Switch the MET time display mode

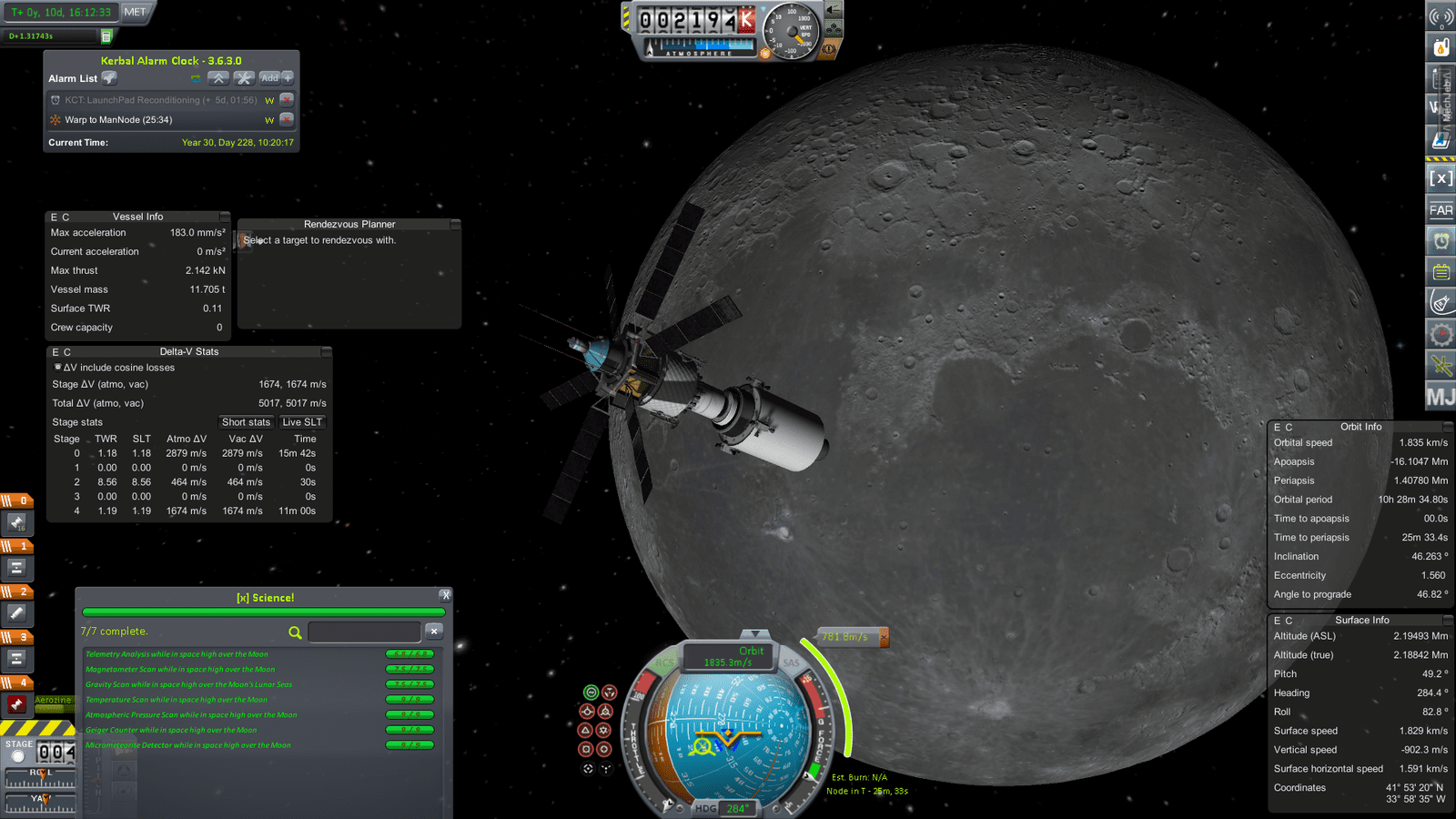(135, 12)
